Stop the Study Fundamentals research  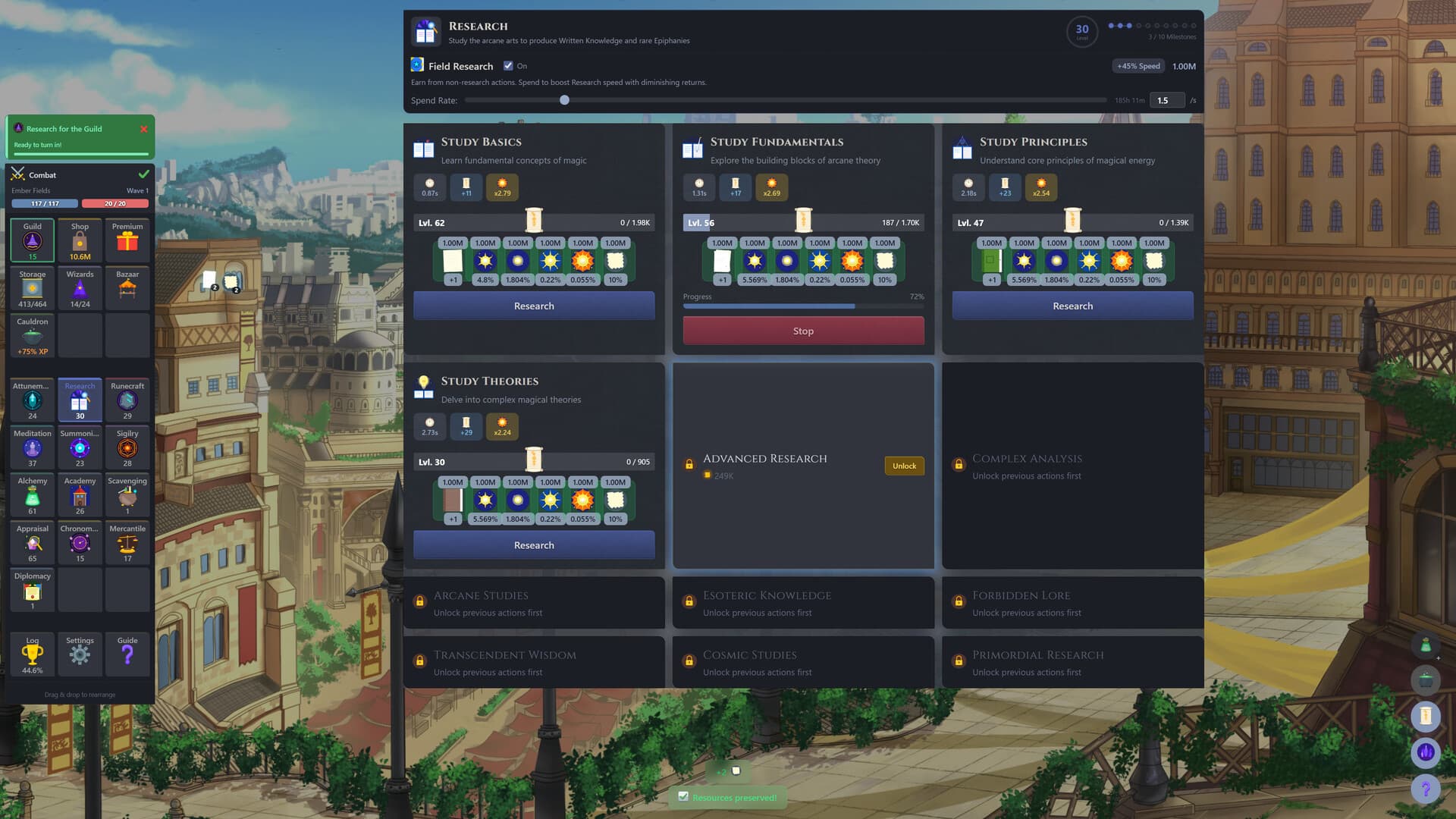[803, 331]
